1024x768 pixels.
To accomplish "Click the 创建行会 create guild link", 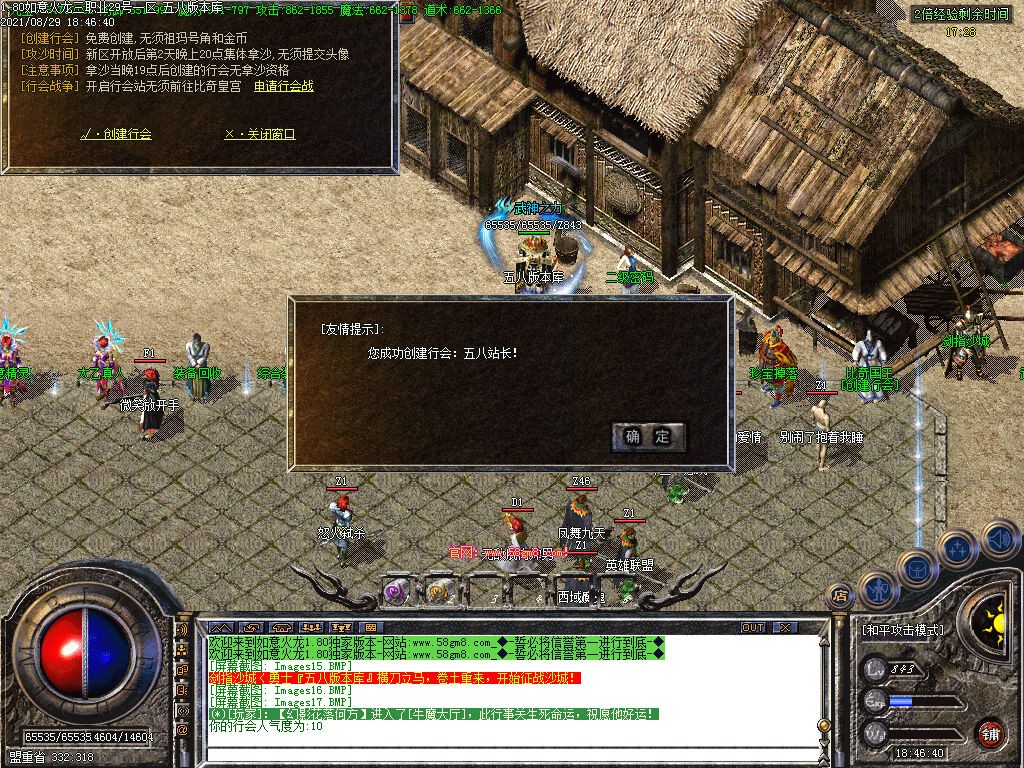I will (116, 134).
